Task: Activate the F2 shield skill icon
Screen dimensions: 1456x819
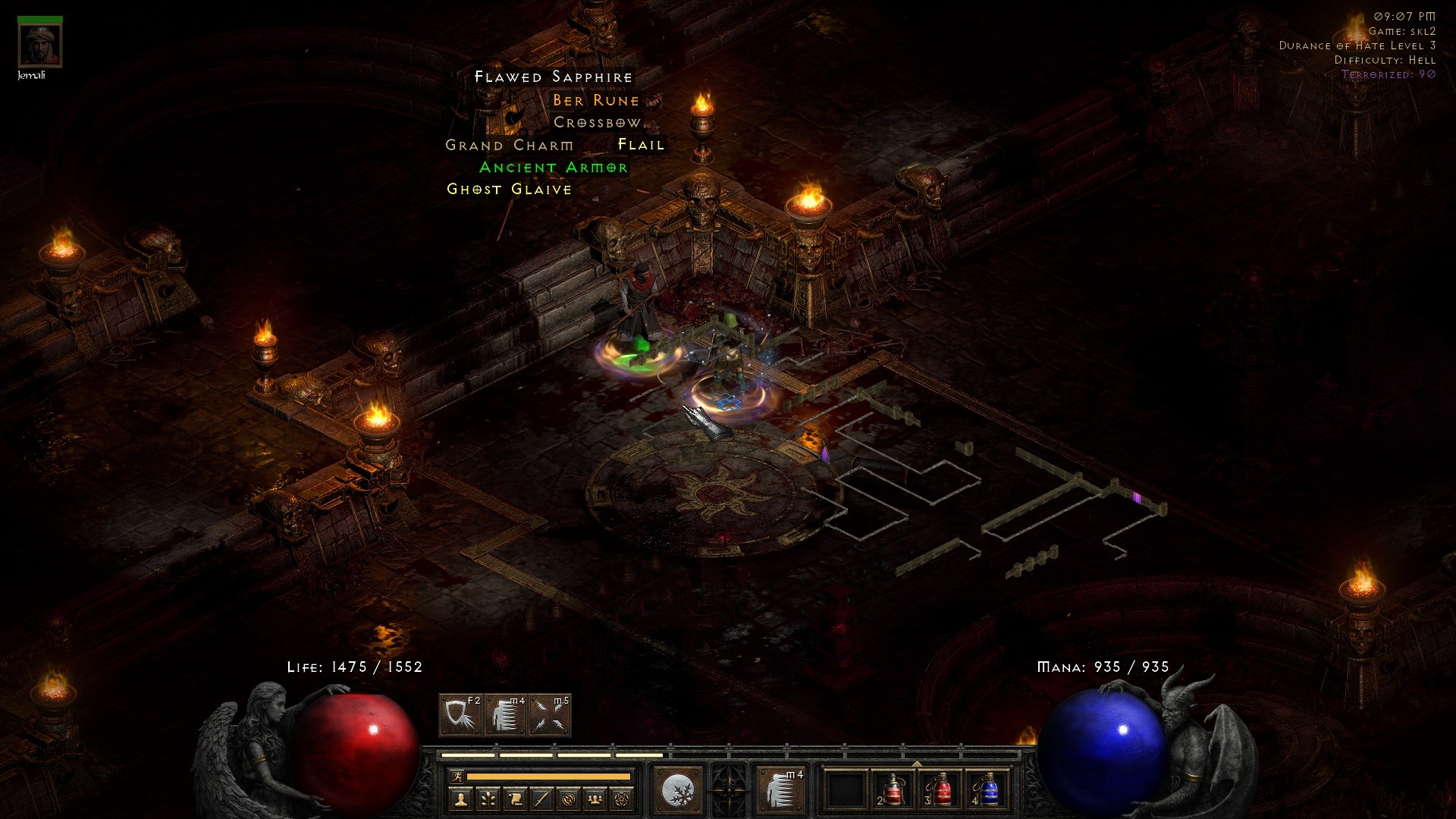Action: [x=461, y=715]
